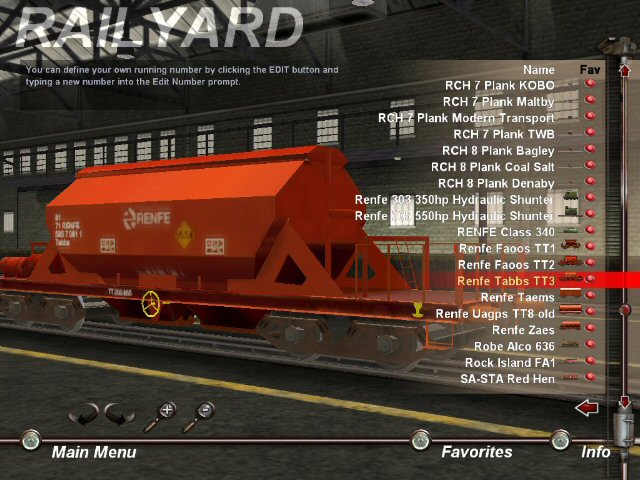Open the Favorites list
The height and width of the screenshot is (480, 640).
[x=476, y=452]
